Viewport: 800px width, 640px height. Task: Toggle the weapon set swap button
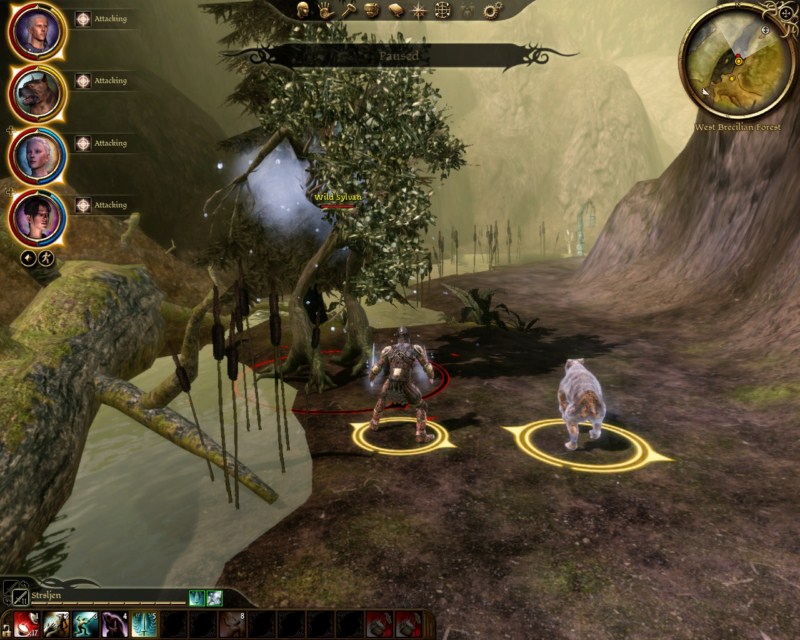click(x=13, y=592)
